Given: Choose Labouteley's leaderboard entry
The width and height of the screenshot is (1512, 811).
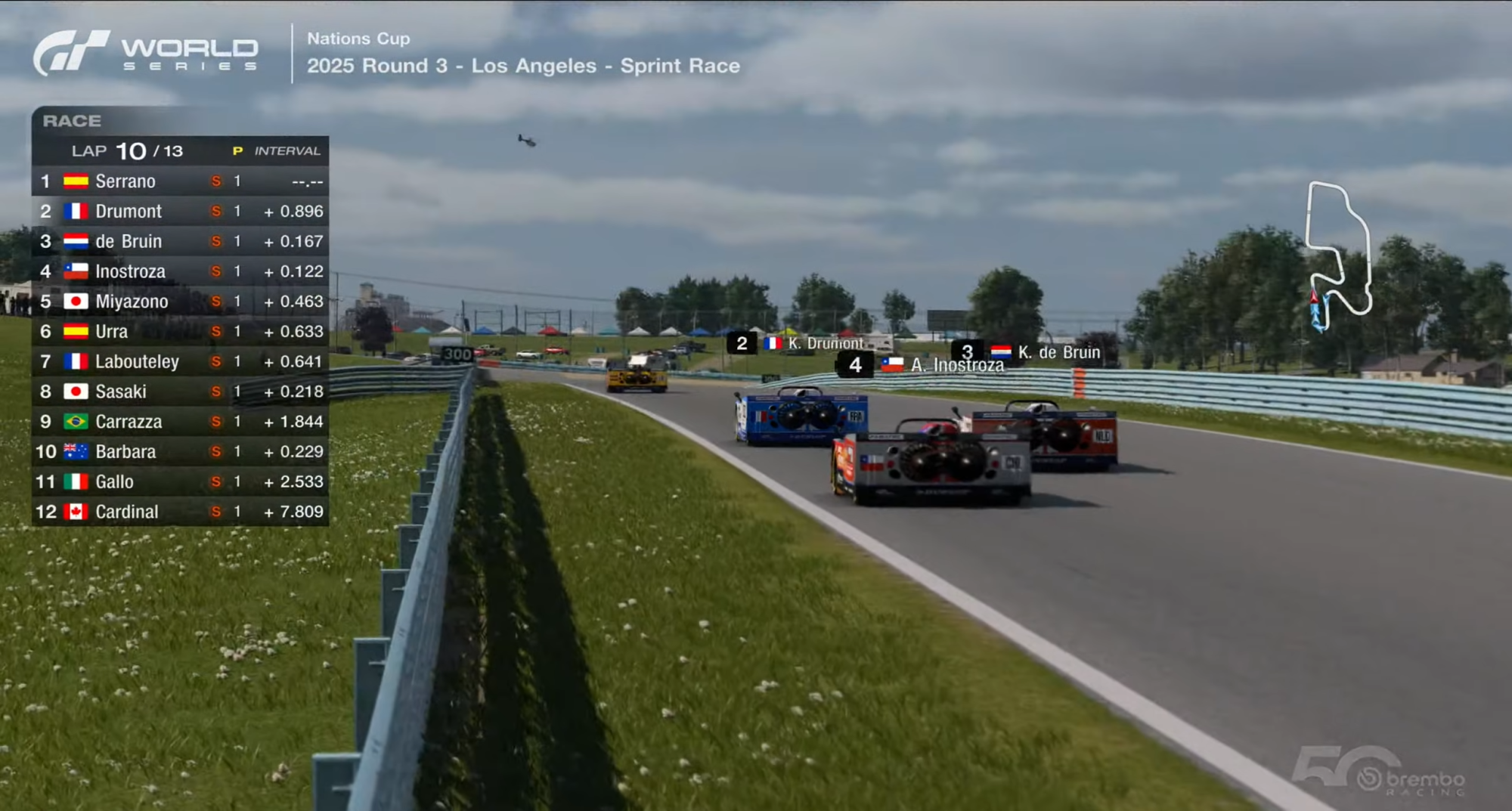Looking at the screenshot, I should point(180,361).
